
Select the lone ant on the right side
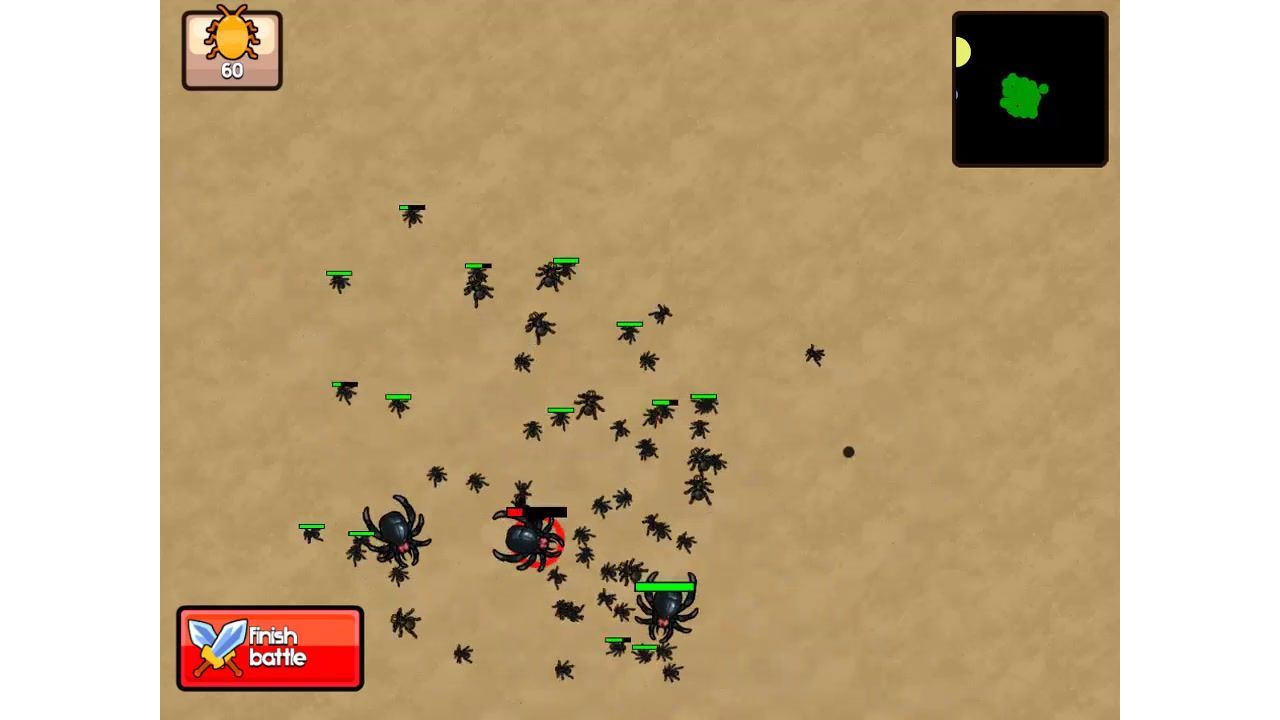[814, 355]
